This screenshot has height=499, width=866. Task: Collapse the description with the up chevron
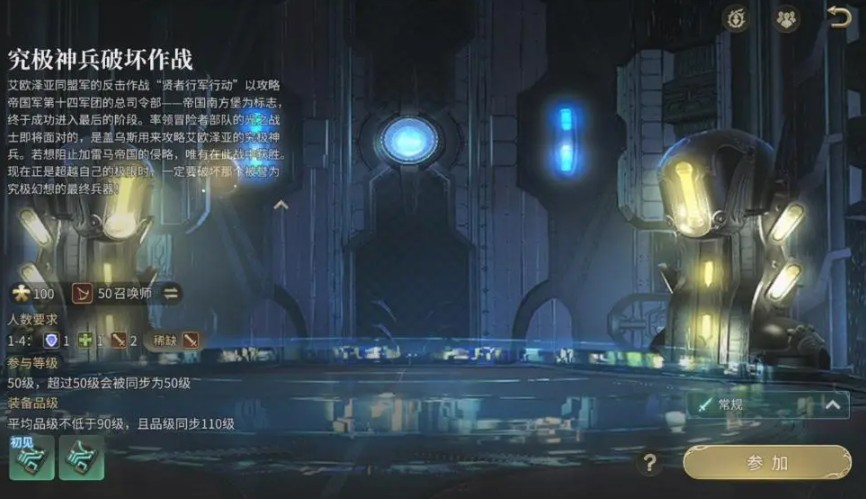[281, 206]
